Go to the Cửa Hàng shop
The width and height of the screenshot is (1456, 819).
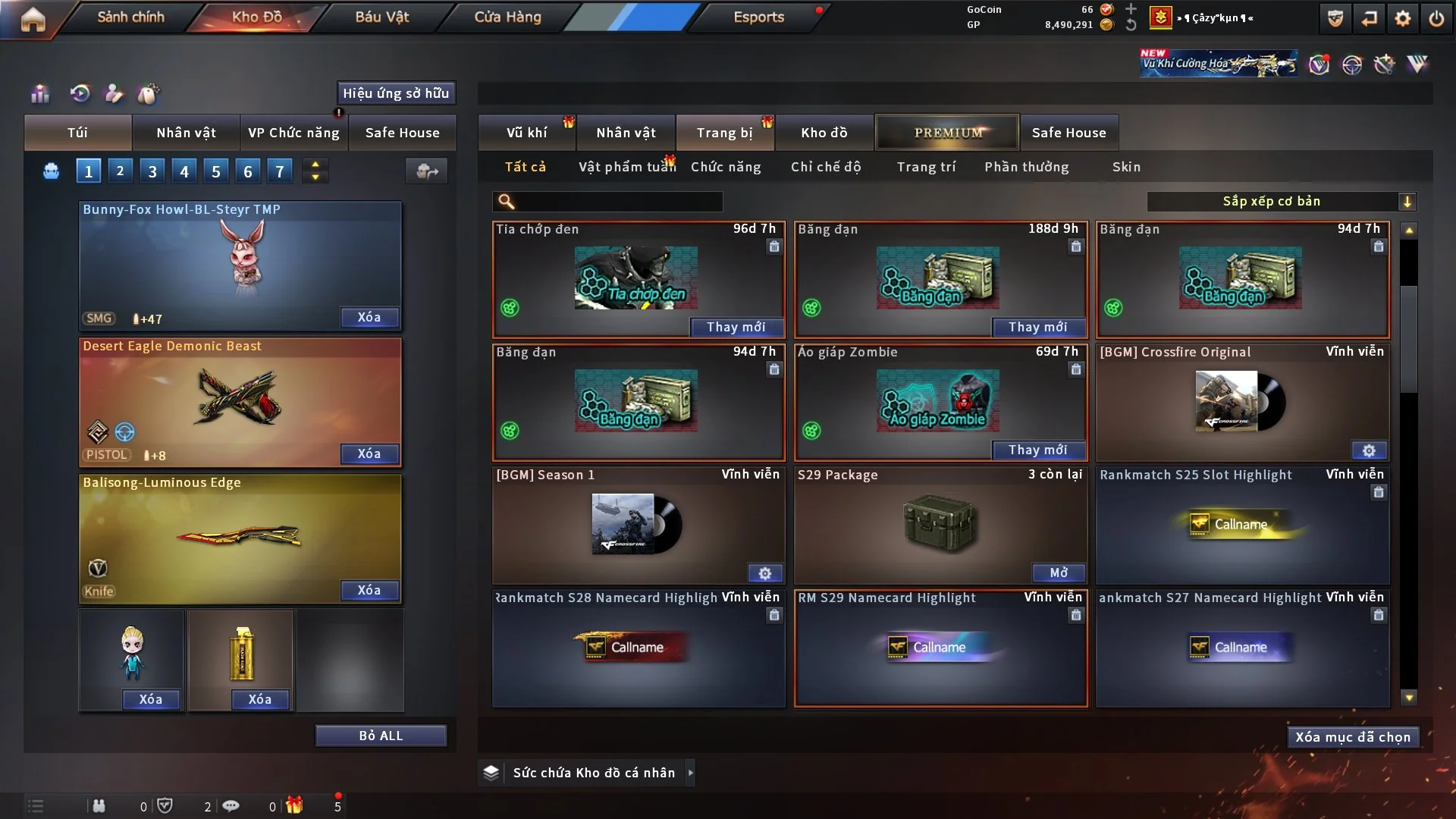point(507,17)
